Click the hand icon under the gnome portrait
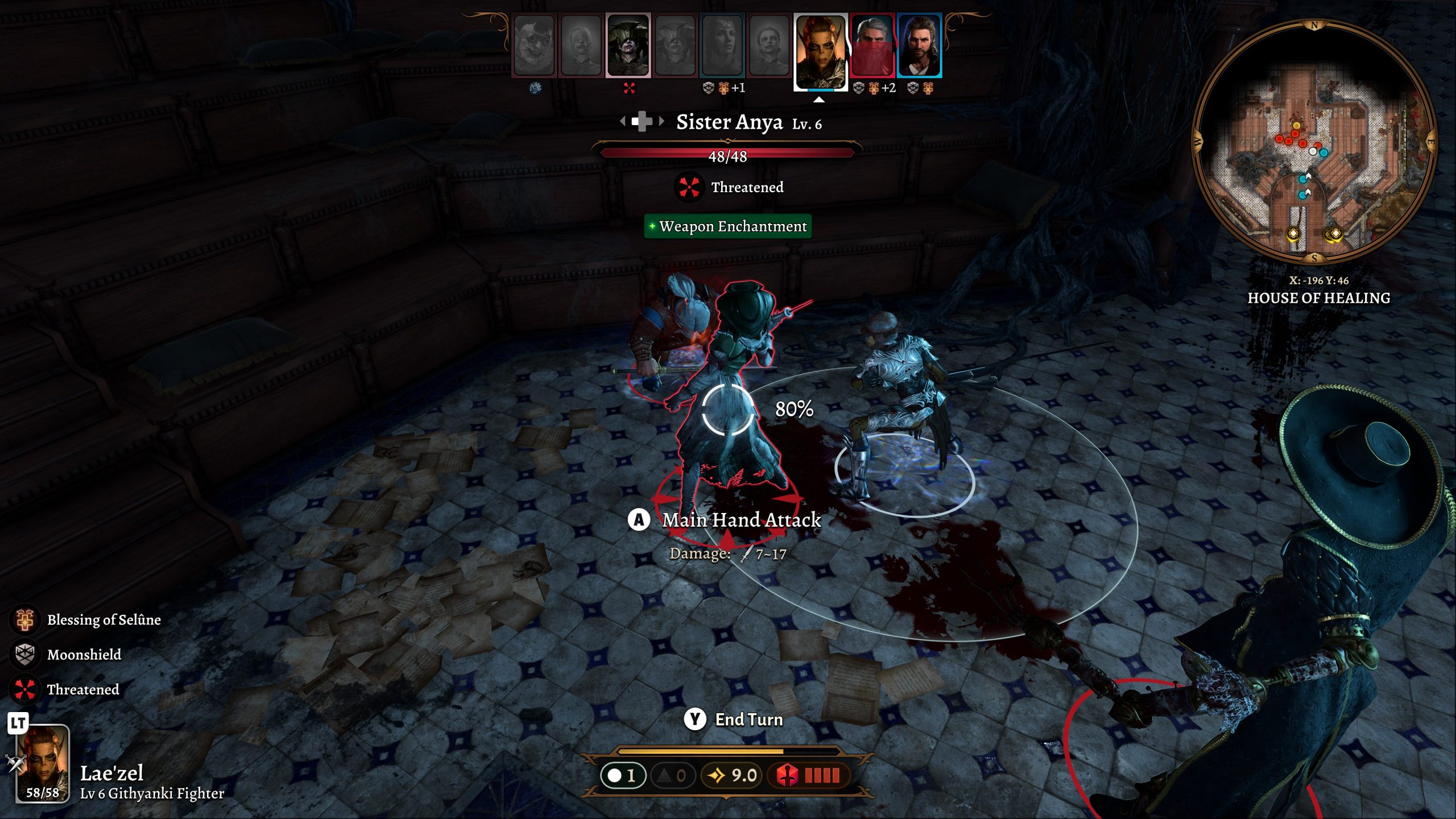 (535, 88)
